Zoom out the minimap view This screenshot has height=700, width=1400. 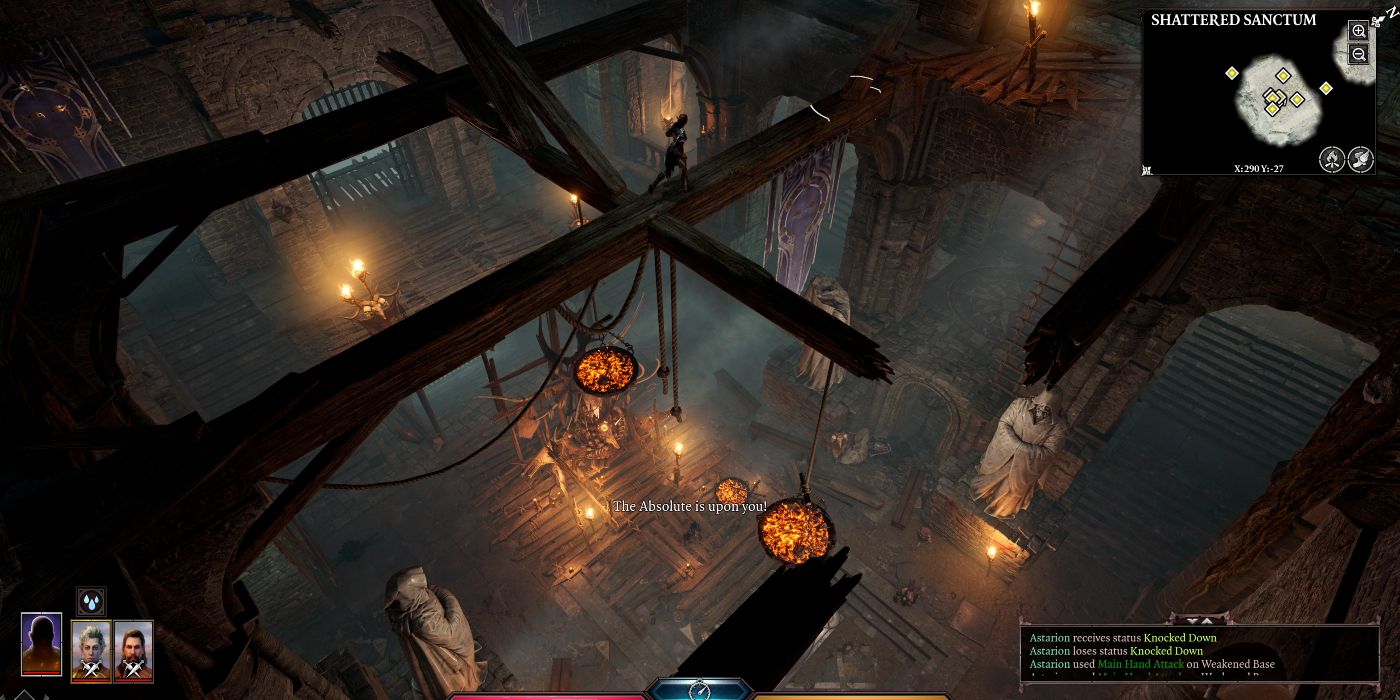(x=1358, y=54)
